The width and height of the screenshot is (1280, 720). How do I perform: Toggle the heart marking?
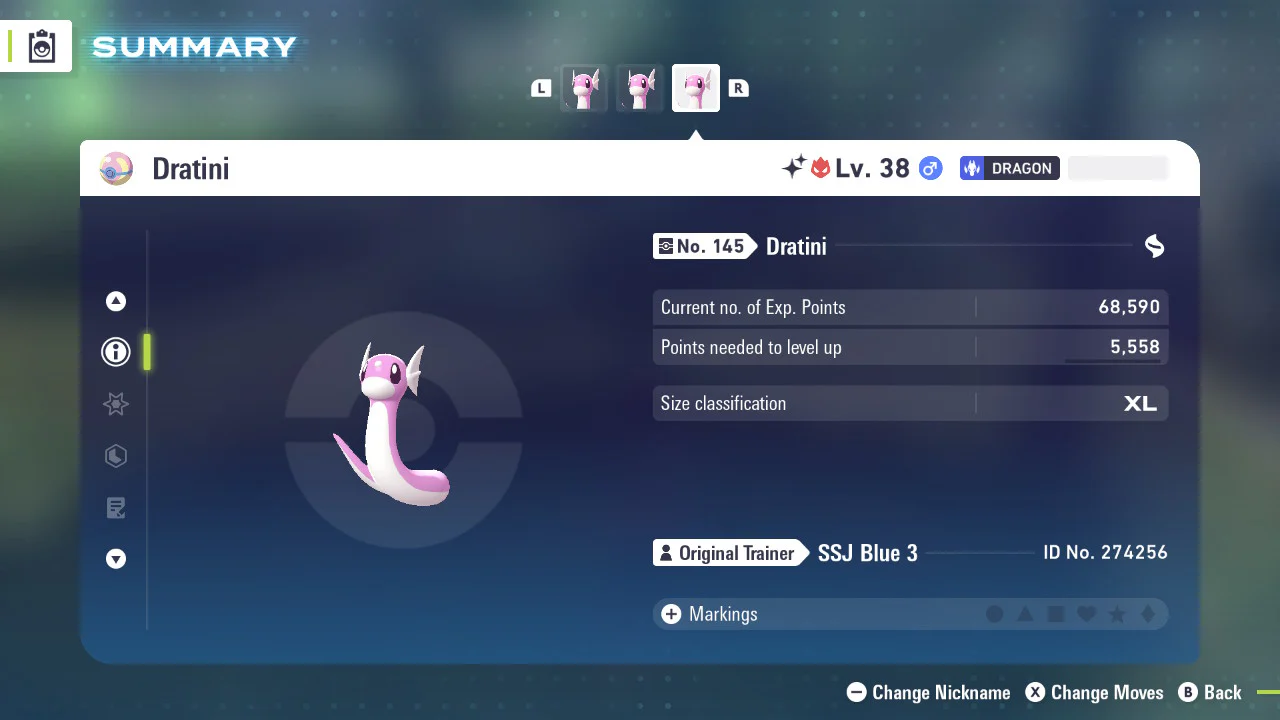tap(1086, 614)
